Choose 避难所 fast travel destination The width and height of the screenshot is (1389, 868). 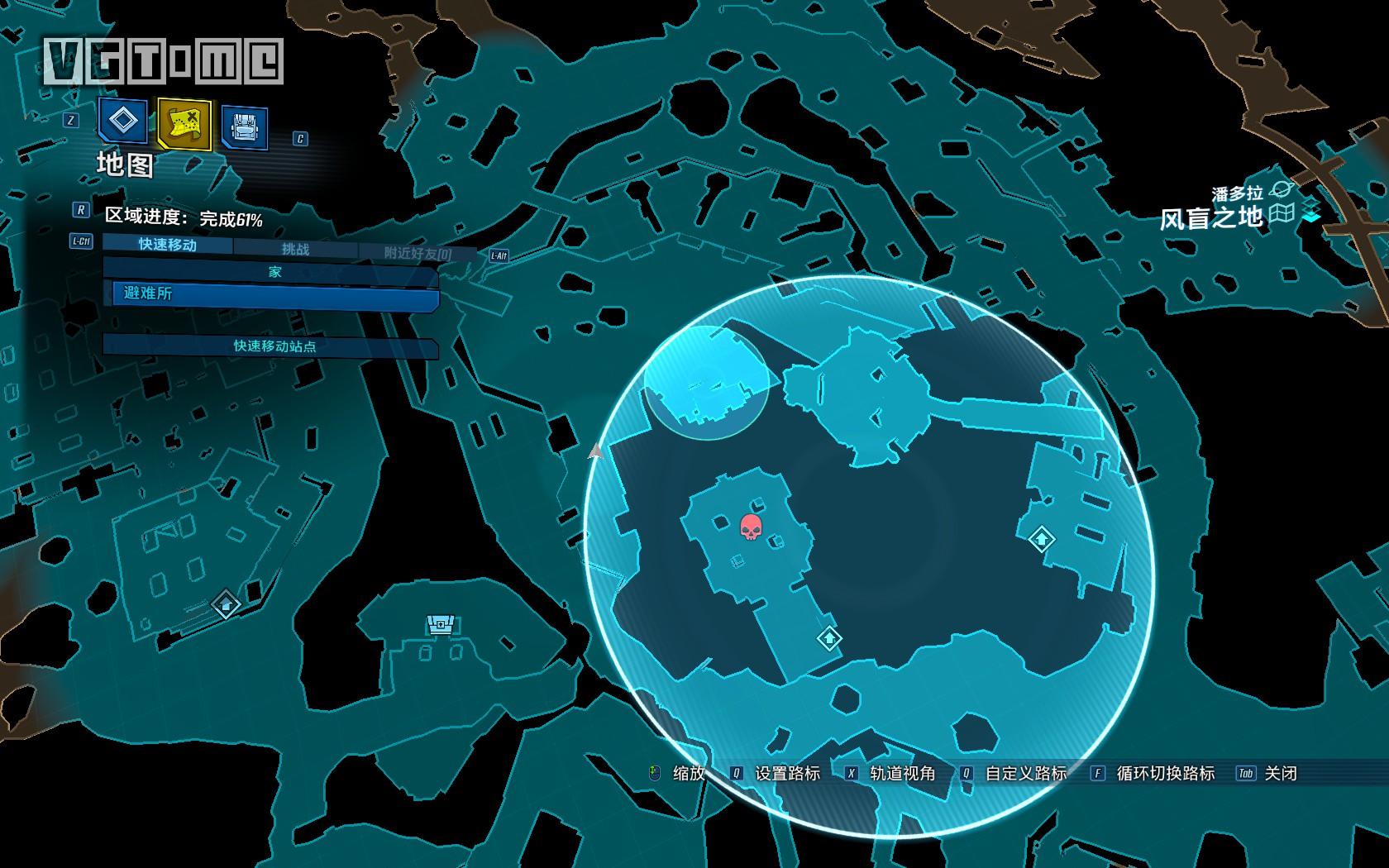coord(273,294)
